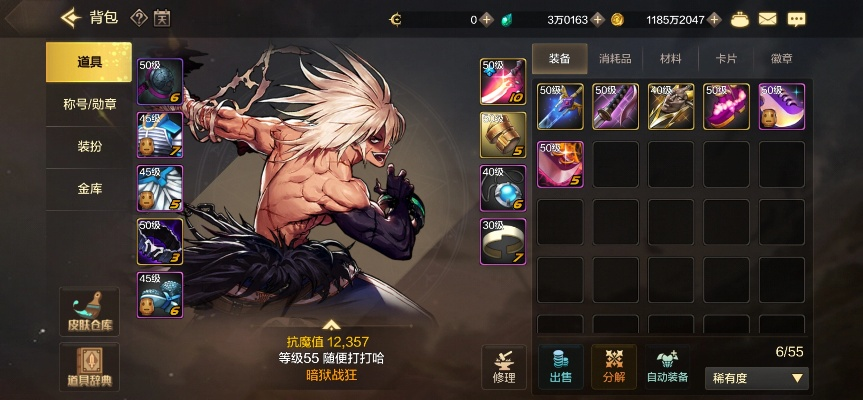Open the chat speech bubble icon

coord(797,19)
